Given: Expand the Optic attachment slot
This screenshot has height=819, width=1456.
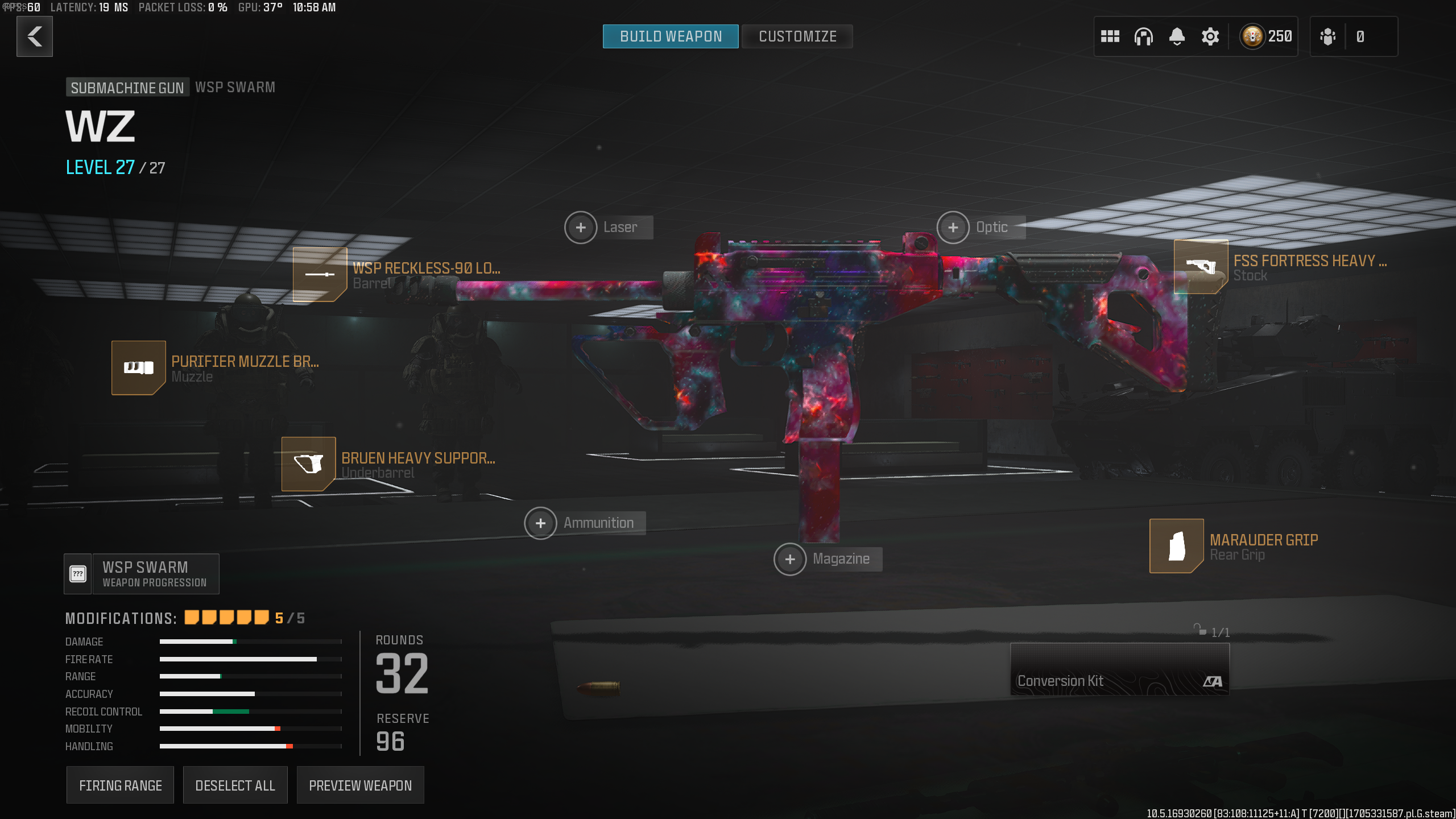Looking at the screenshot, I should pyautogui.click(x=953, y=227).
